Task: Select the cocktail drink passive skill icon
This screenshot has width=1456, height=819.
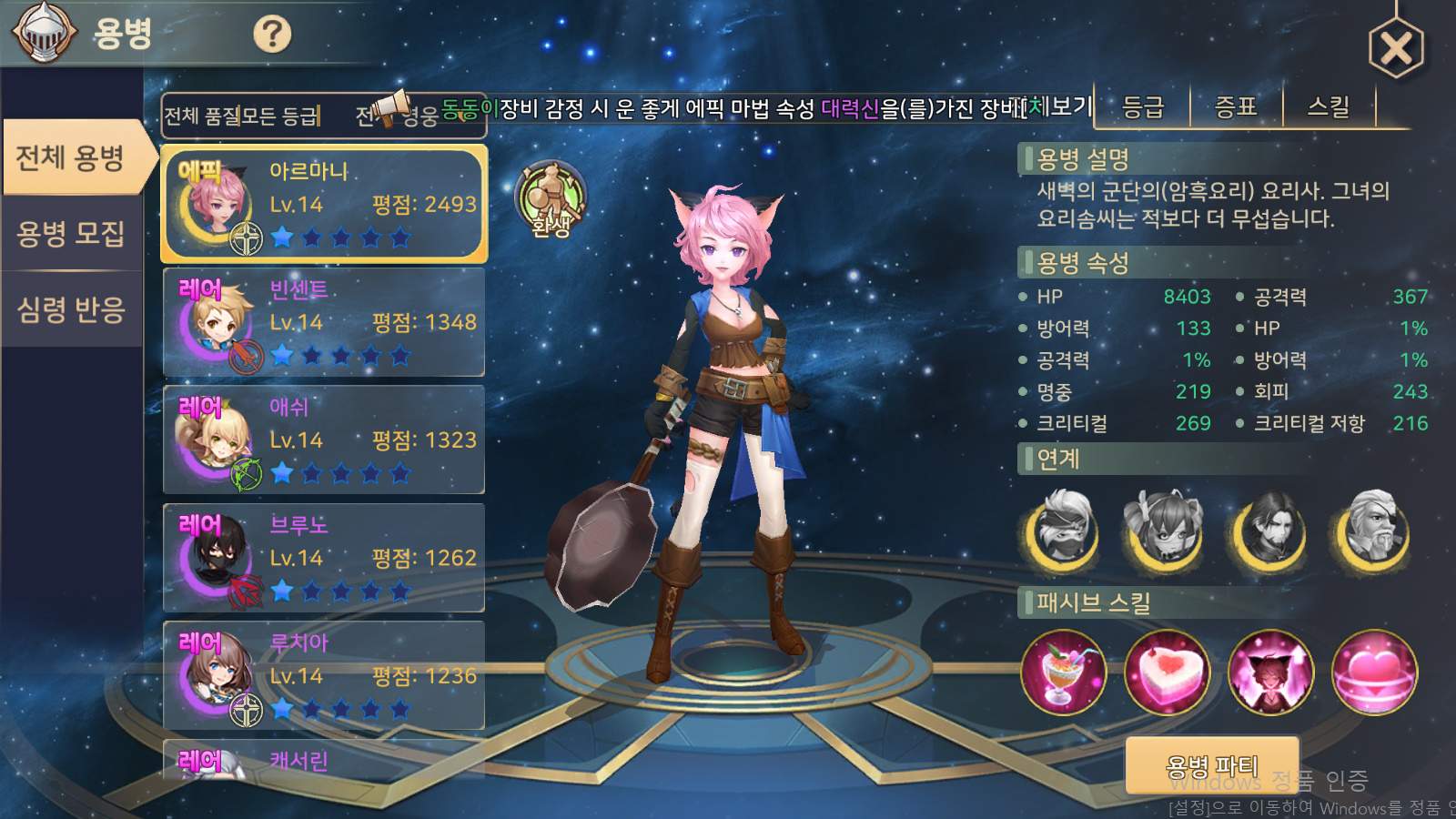Action: (x=1063, y=672)
